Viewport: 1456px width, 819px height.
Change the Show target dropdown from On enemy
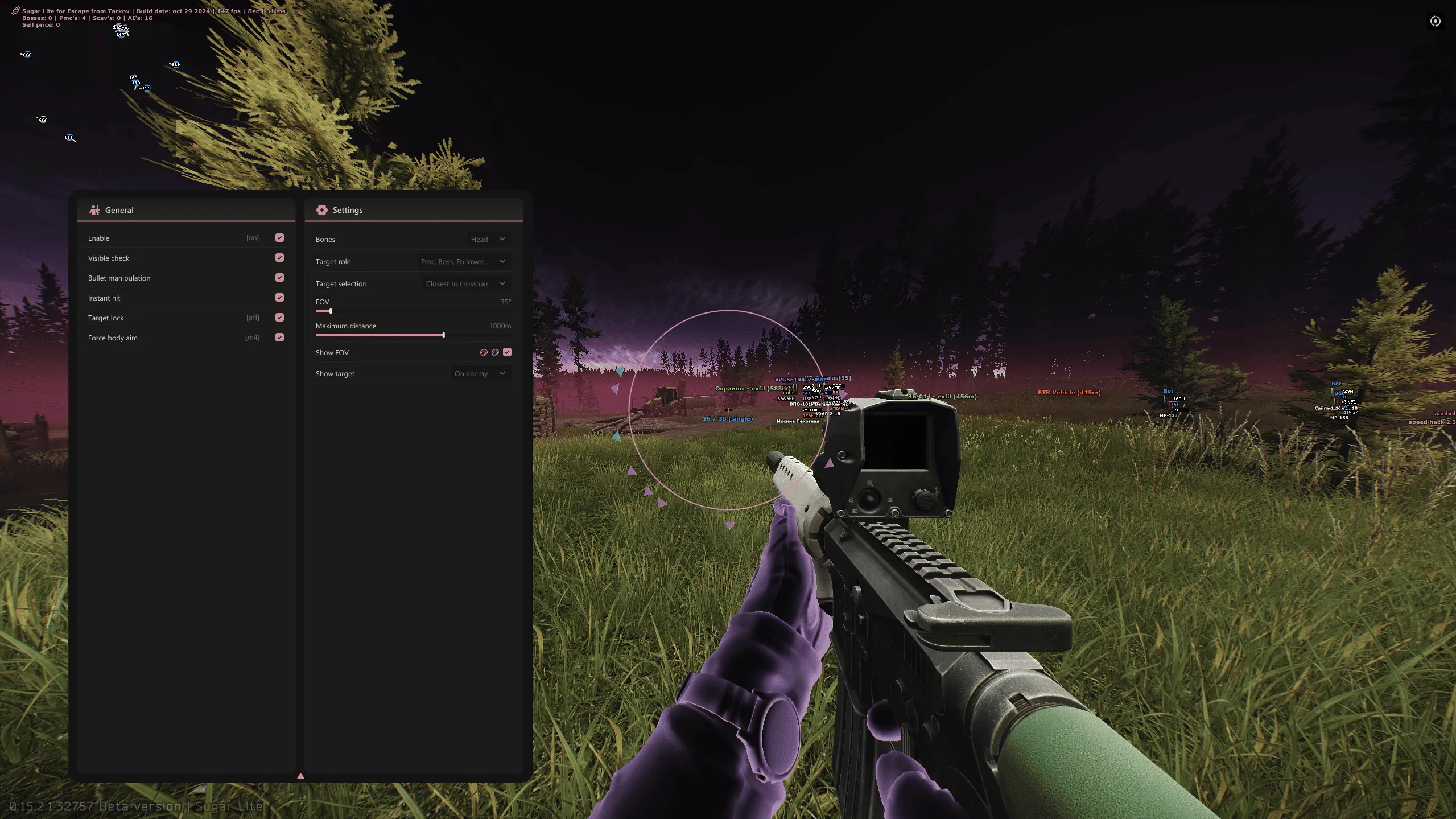(x=480, y=373)
